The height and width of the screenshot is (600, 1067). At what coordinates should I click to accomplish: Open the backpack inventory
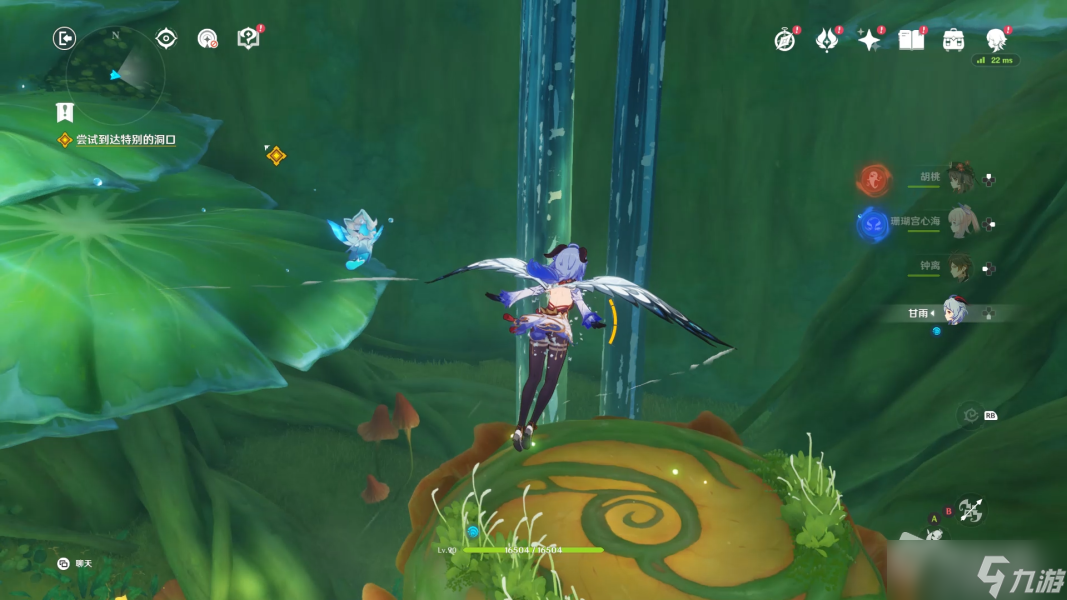pyautogui.click(x=954, y=40)
